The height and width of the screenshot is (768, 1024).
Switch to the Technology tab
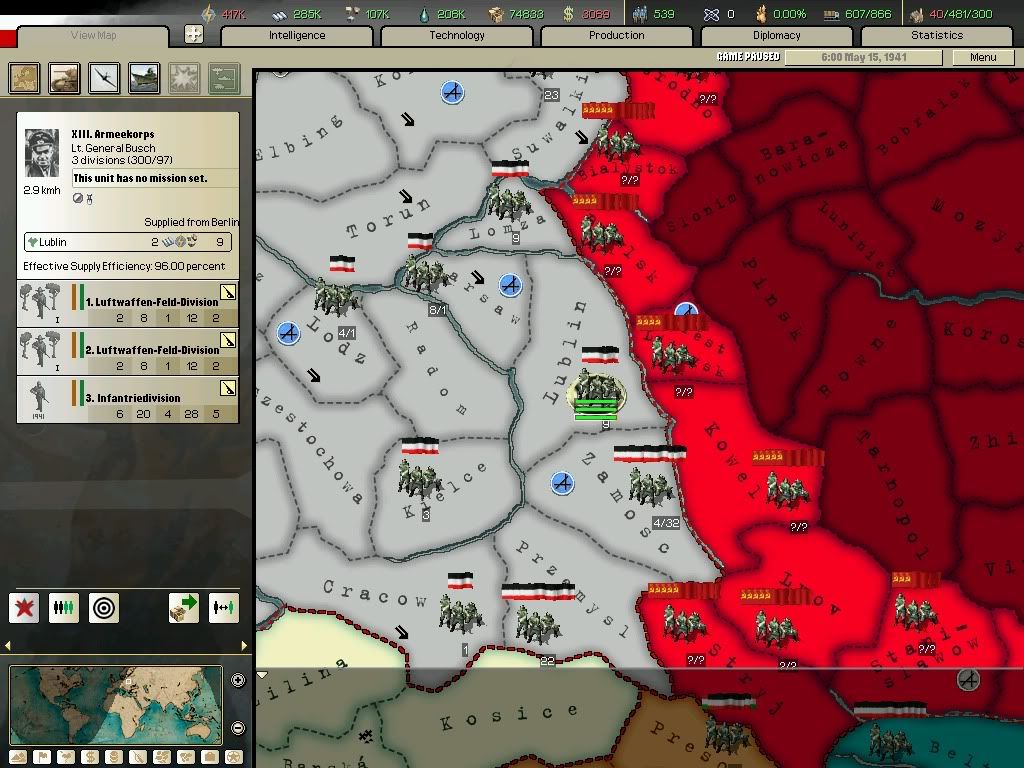pyautogui.click(x=456, y=36)
